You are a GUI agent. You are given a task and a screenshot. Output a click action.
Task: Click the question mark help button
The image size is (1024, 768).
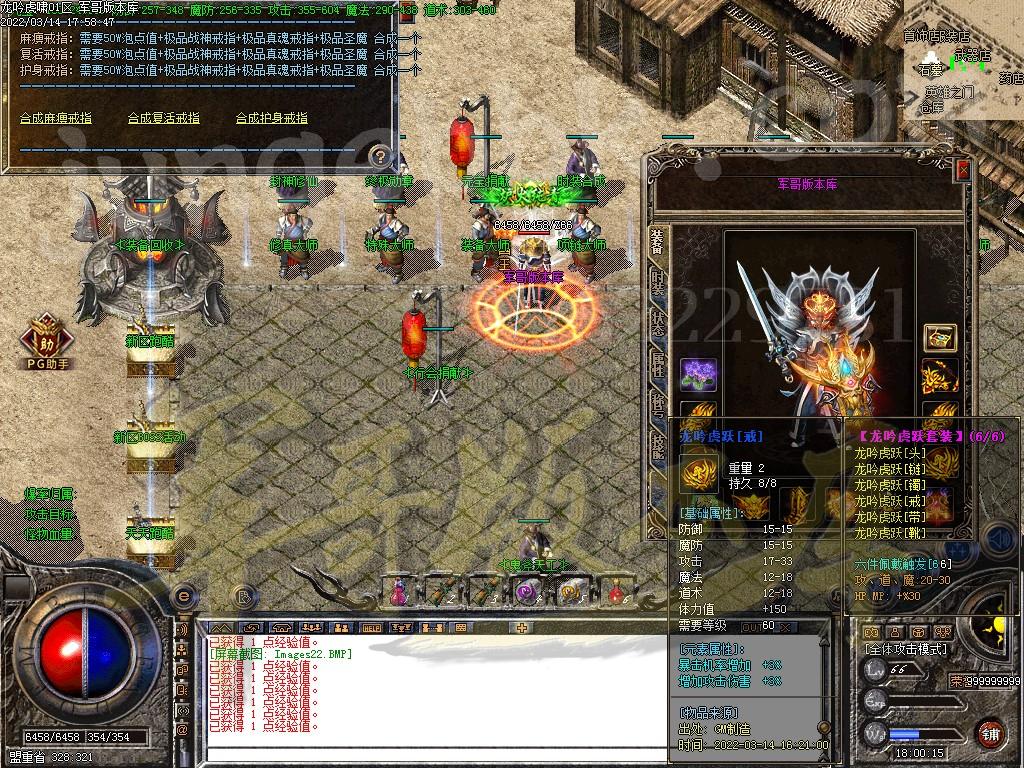379,156
